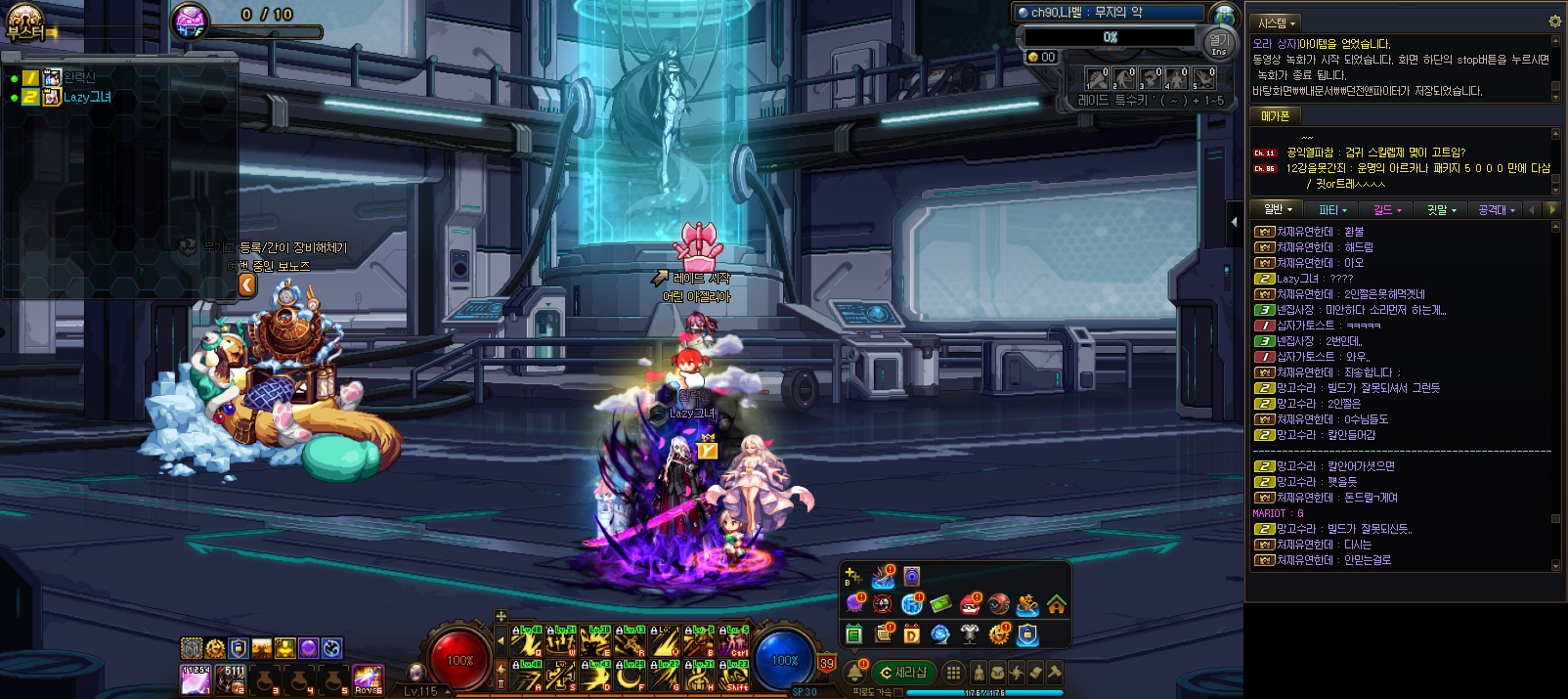Screen dimensions: 1568x699
Task: Select the blue padlock shield icon
Action: tap(1026, 634)
